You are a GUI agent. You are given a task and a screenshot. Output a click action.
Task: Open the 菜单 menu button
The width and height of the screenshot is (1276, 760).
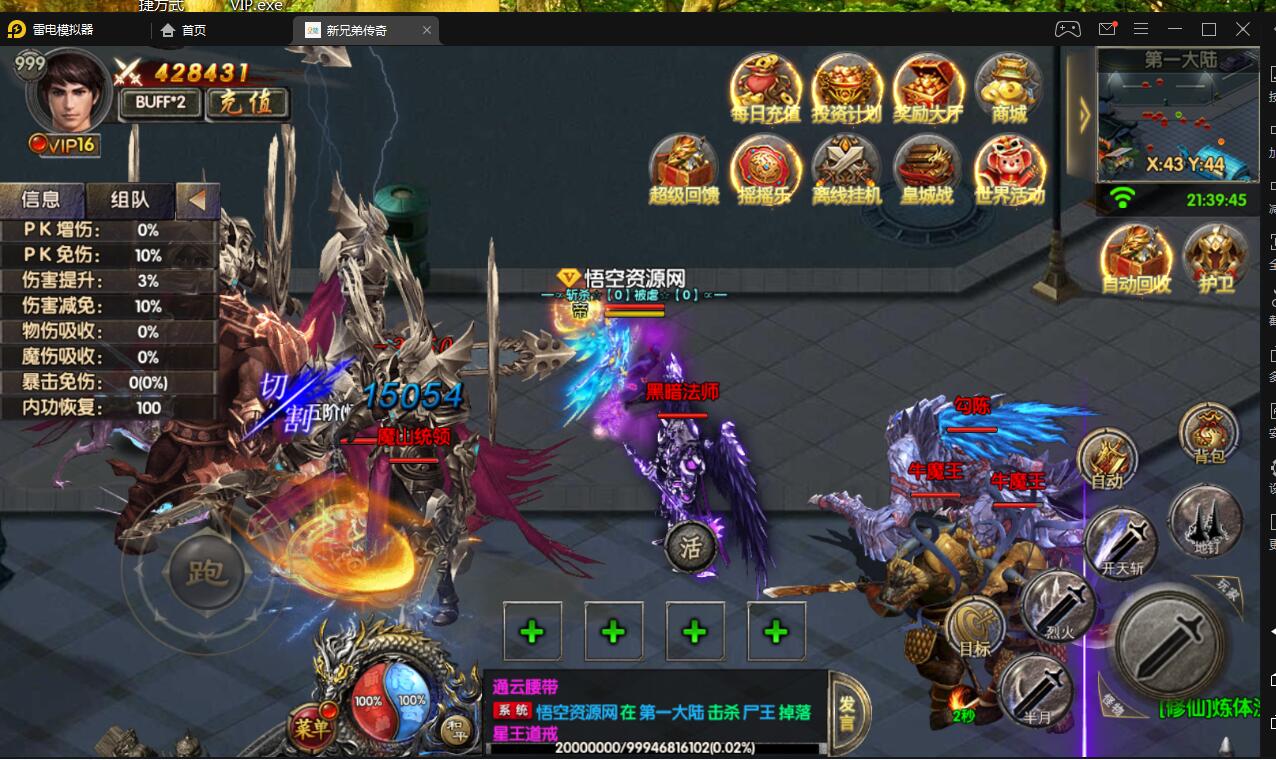310,726
